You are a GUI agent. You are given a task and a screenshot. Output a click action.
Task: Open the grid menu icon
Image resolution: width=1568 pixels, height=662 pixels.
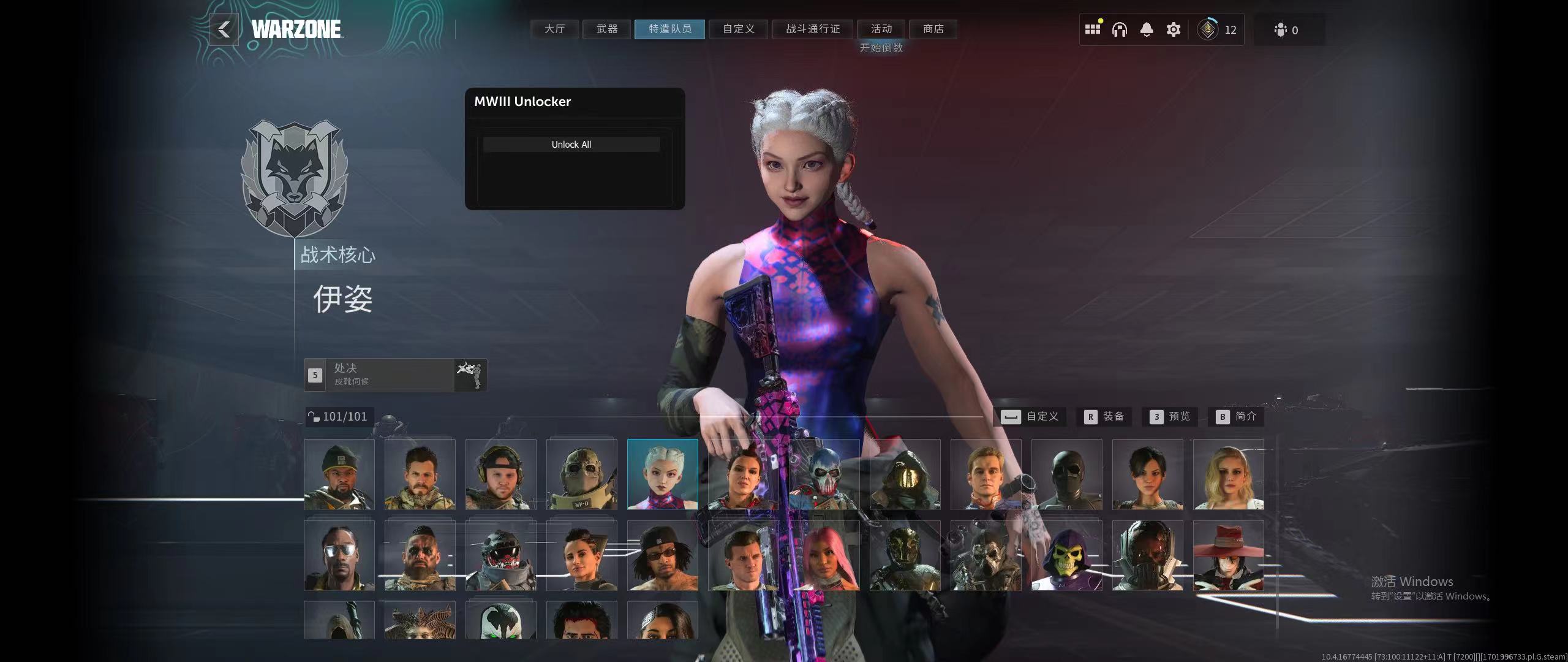(x=1092, y=29)
